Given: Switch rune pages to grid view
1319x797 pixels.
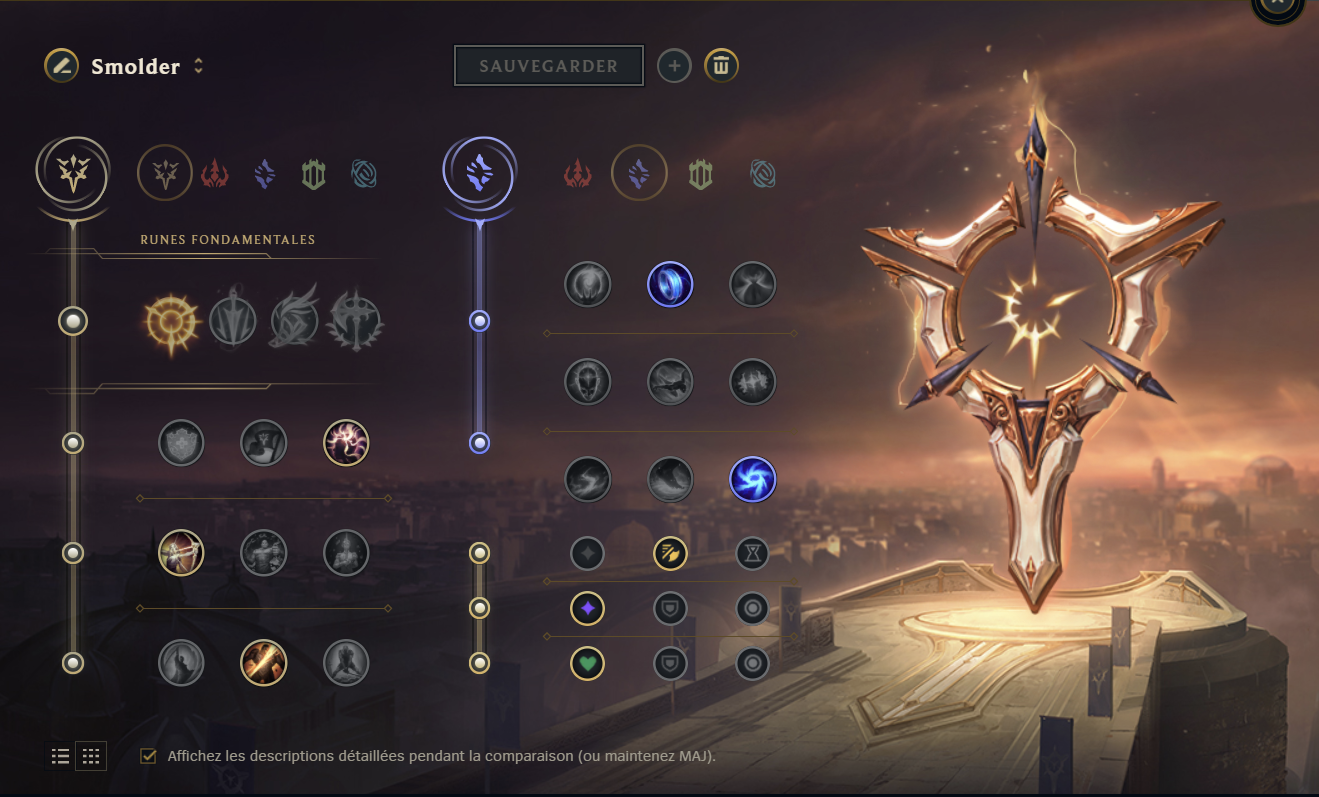Looking at the screenshot, I should [x=91, y=756].
